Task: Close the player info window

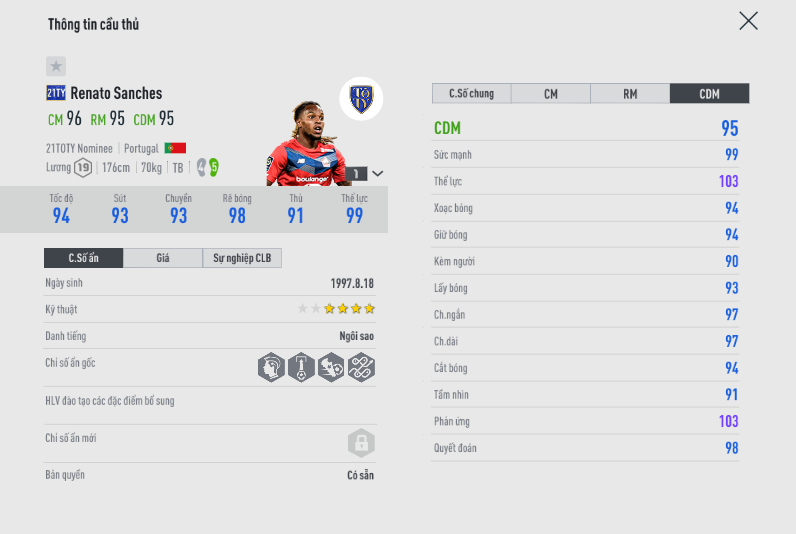Action: 748,21
